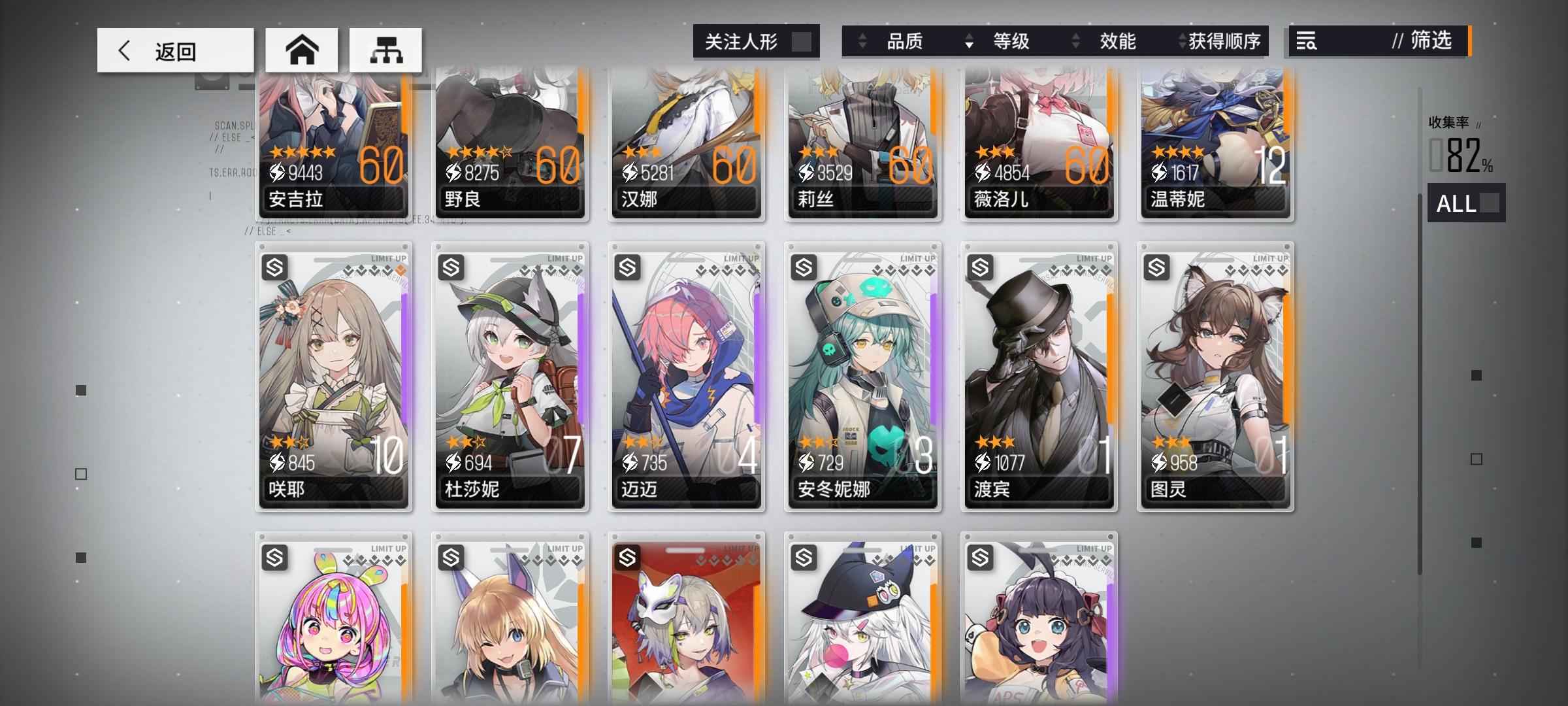
Task: Click the home icon in top bar
Action: [x=302, y=49]
